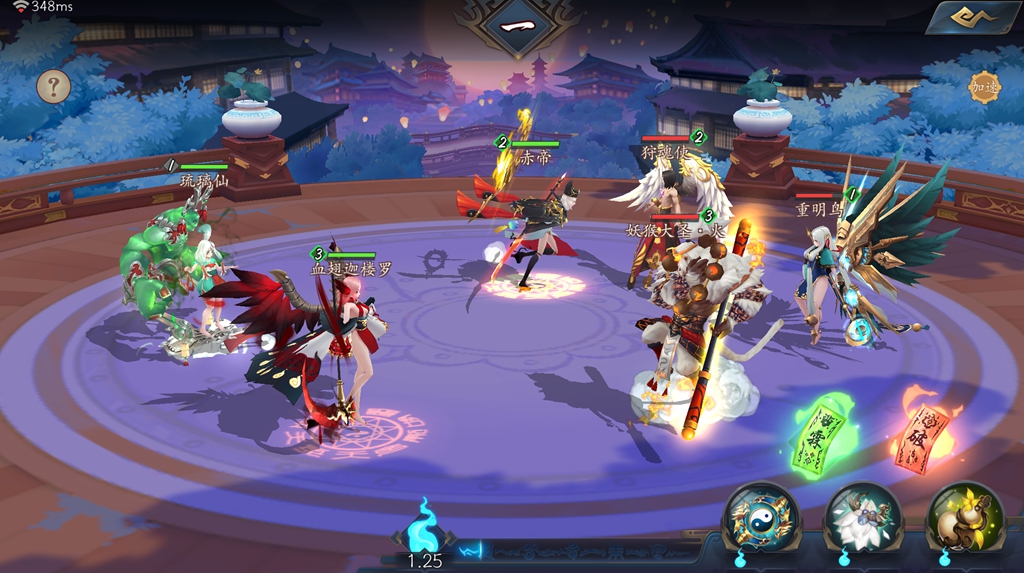Screen dimensions: 1024x573
Task: Activate the white lotus flower skill
Action: [864, 519]
